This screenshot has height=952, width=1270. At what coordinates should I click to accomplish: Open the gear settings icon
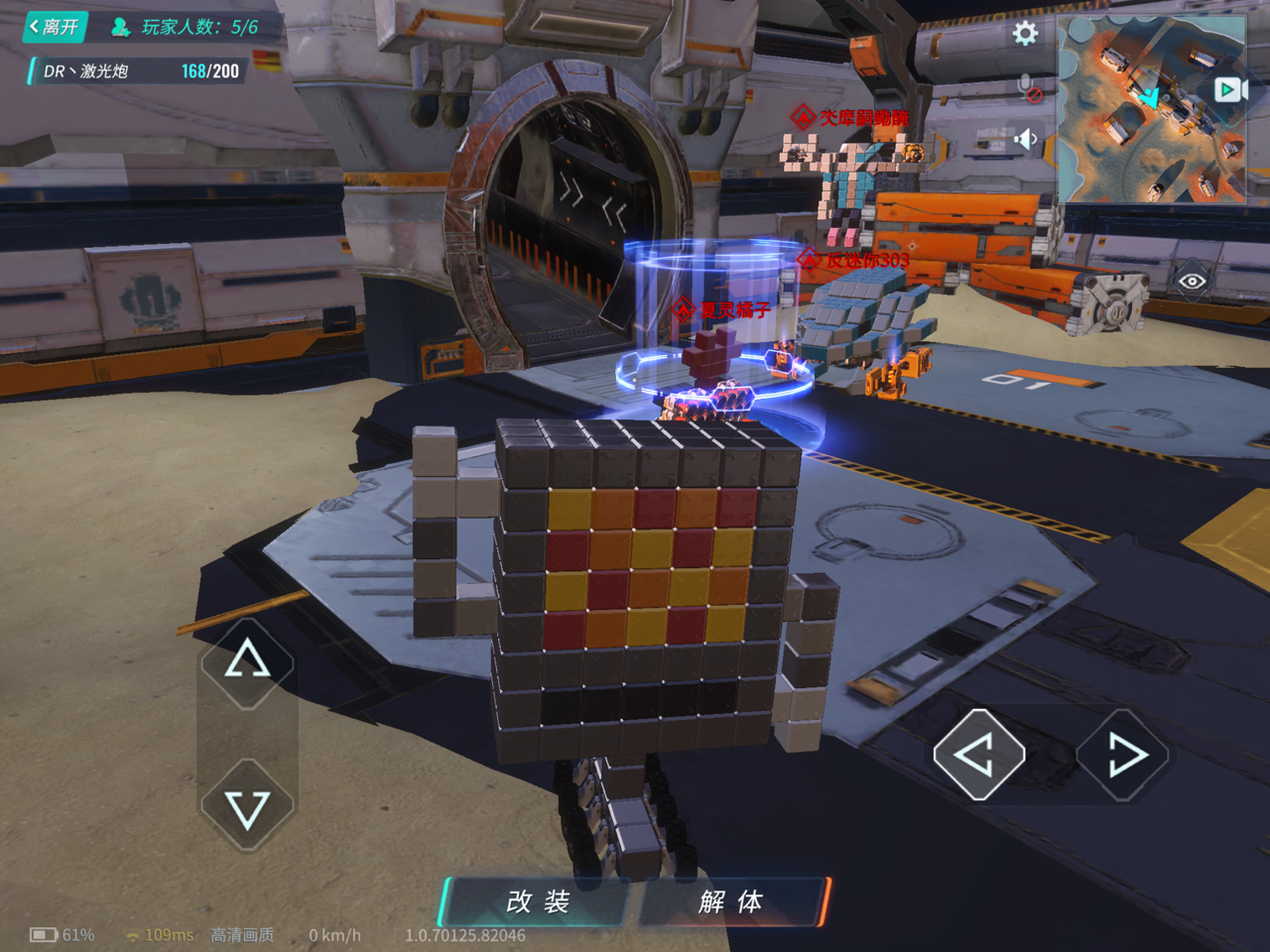(x=1025, y=34)
